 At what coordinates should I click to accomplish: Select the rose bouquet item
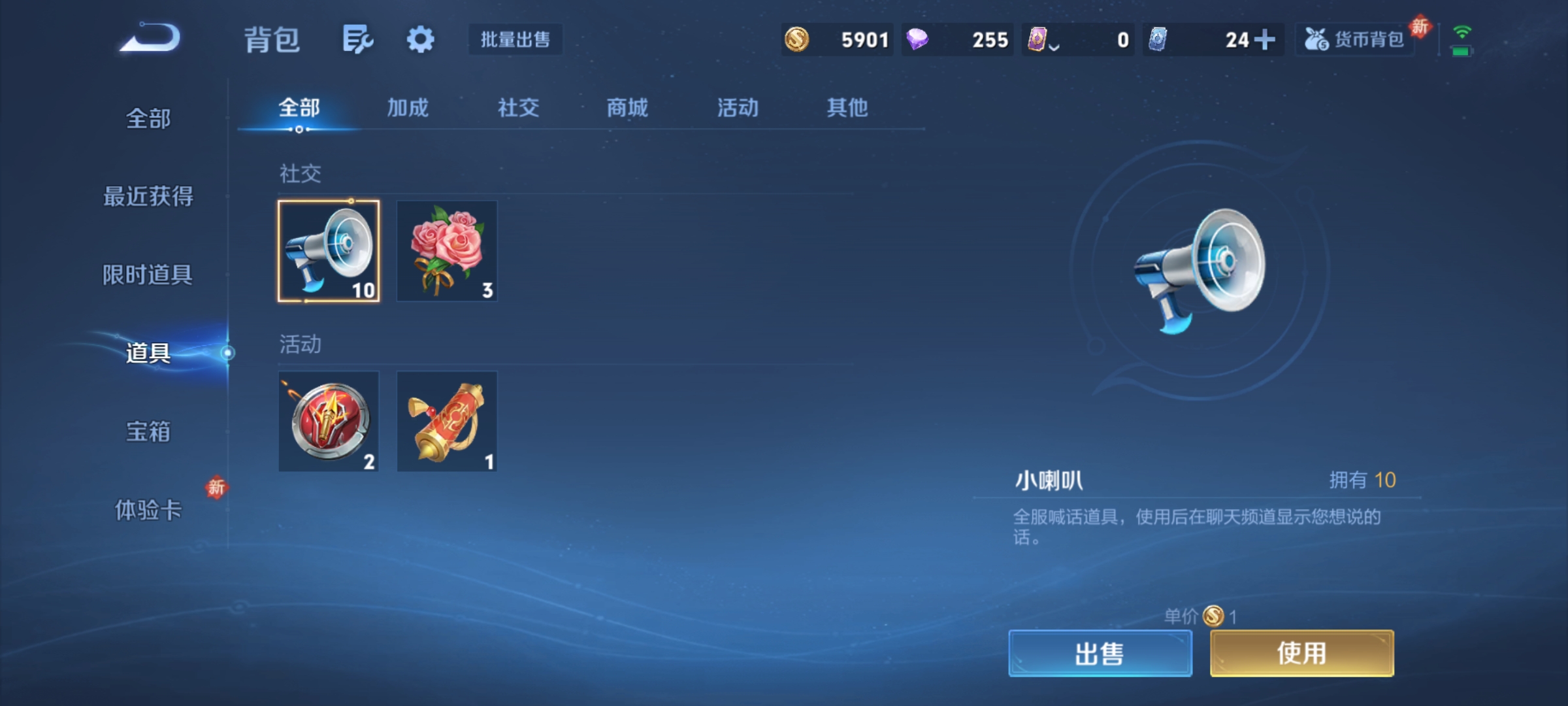(447, 250)
